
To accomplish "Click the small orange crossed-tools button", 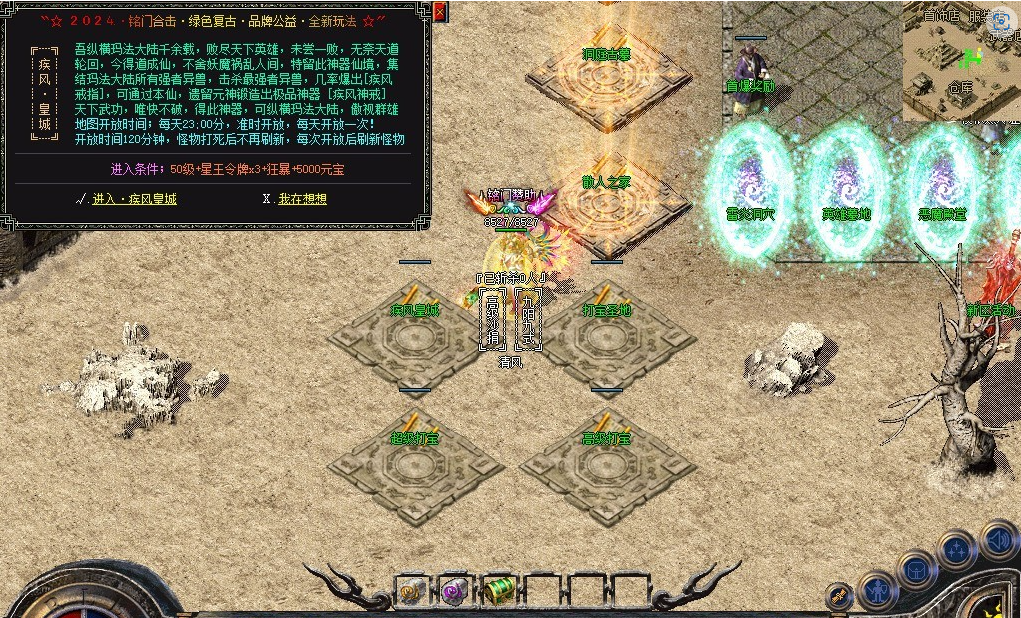I will 840,595.
